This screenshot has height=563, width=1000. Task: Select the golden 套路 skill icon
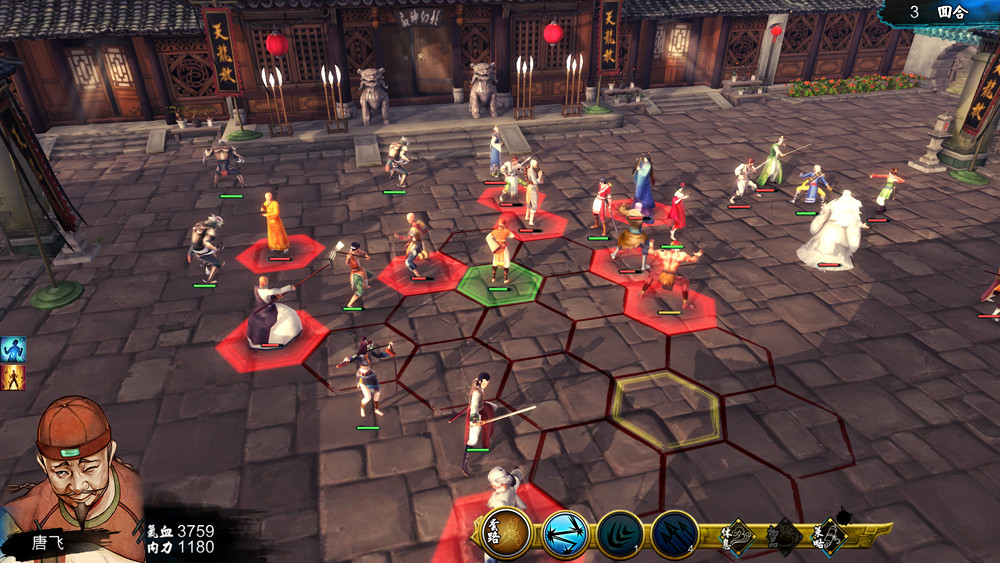506,533
